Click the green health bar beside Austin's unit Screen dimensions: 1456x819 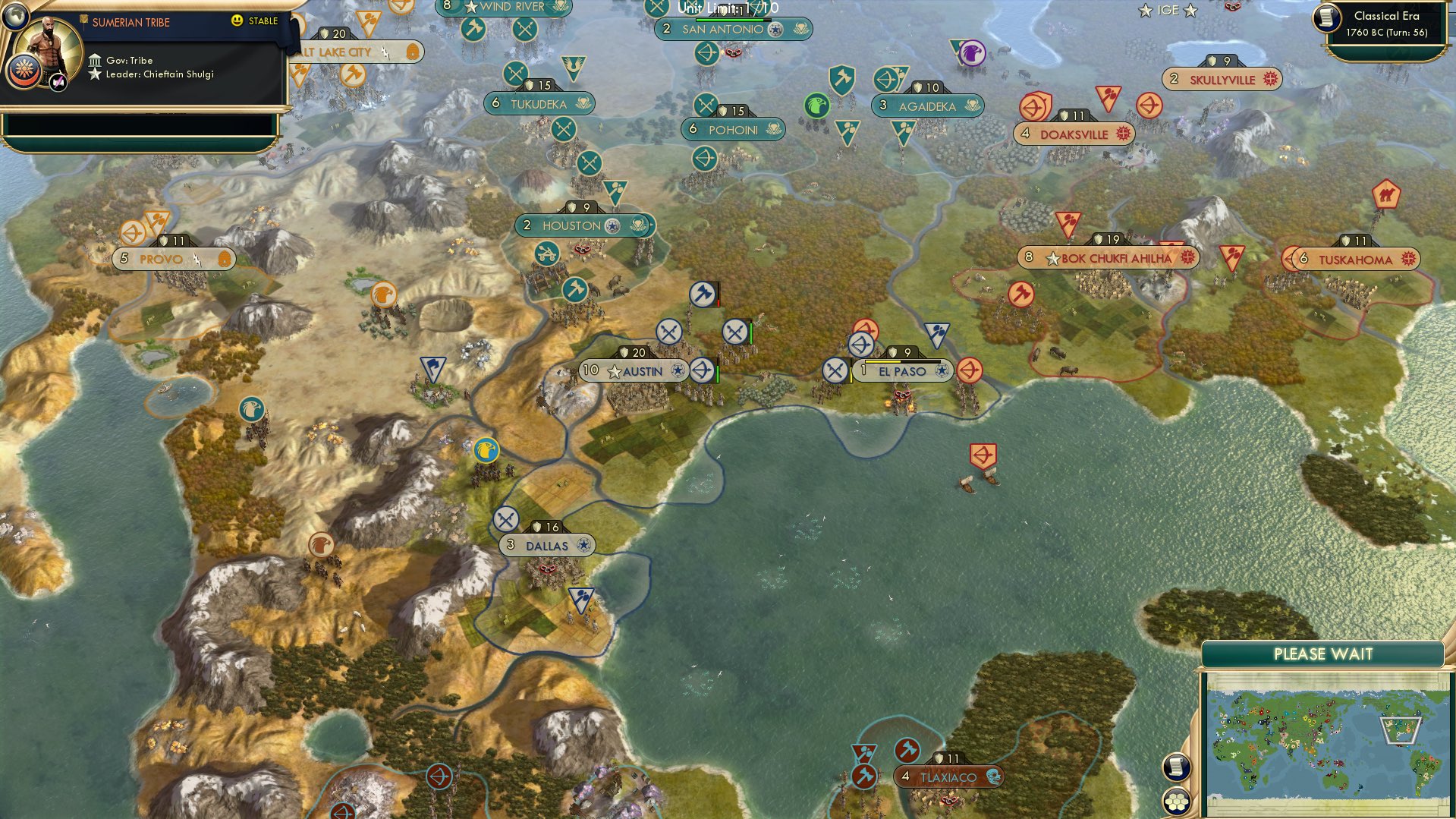(717, 373)
